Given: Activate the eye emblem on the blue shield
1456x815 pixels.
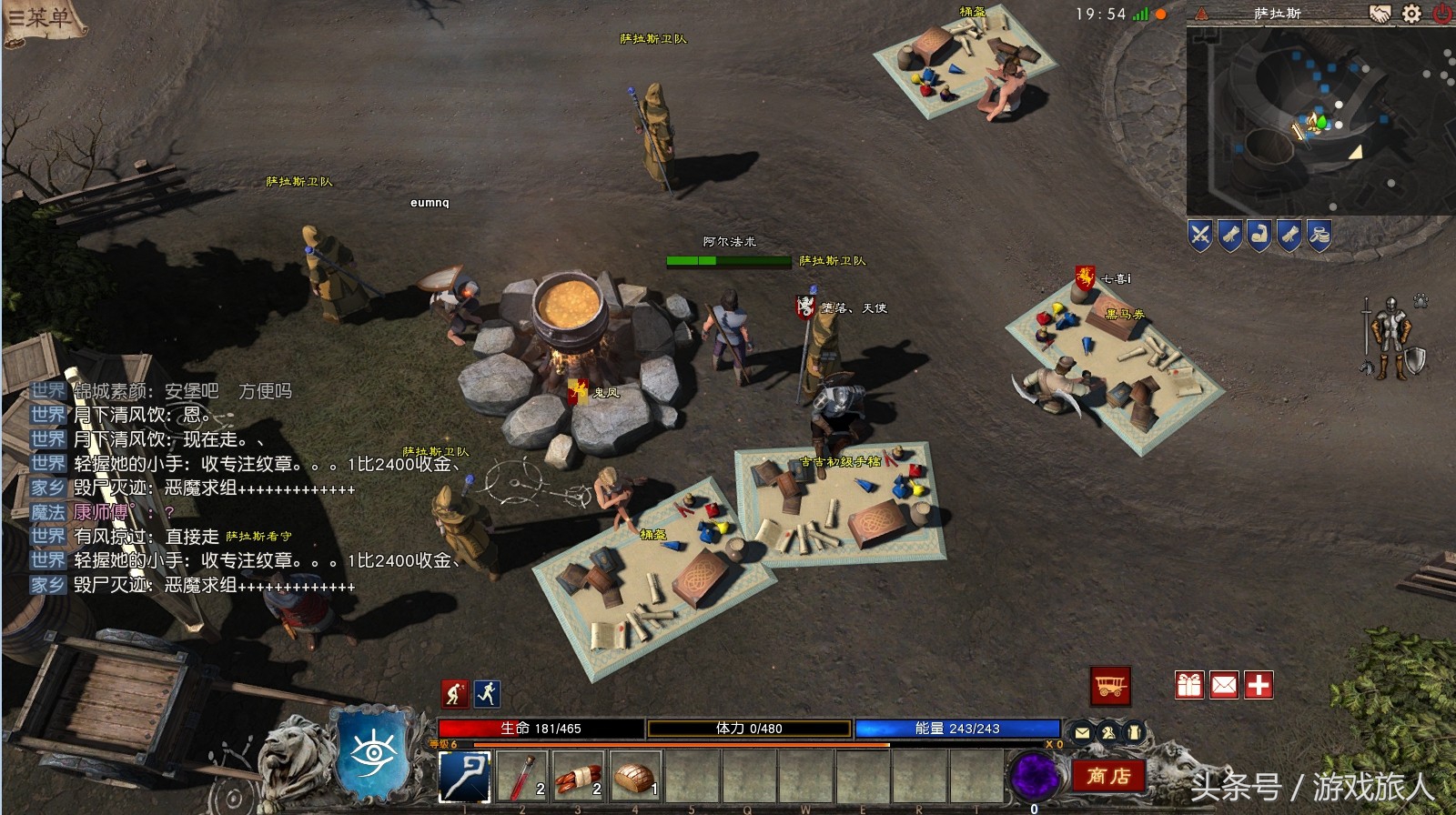Looking at the screenshot, I should pos(373,754).
